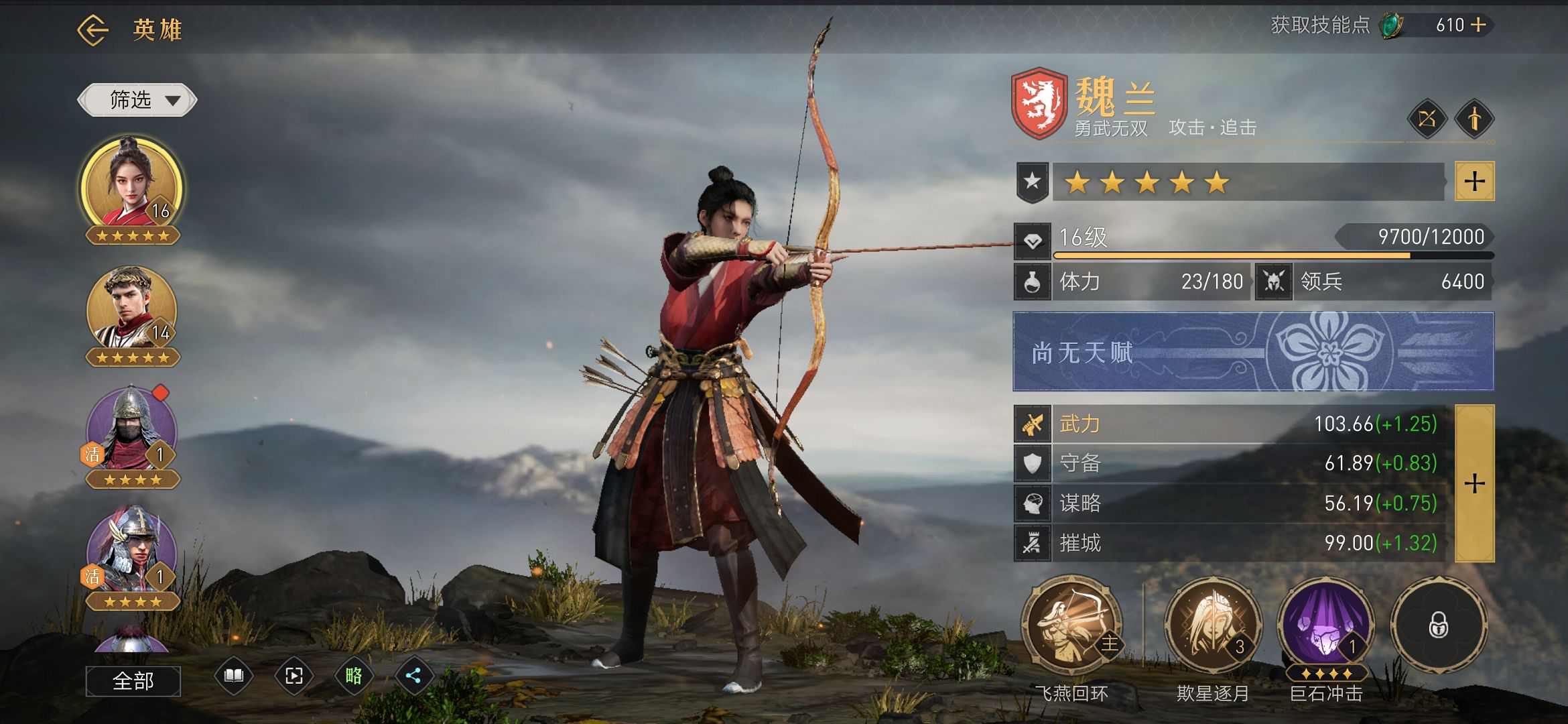This screenshot has height=724, width=1568.
Task: Add skill points with the plus beside 610
Action: coord(1478,25)
